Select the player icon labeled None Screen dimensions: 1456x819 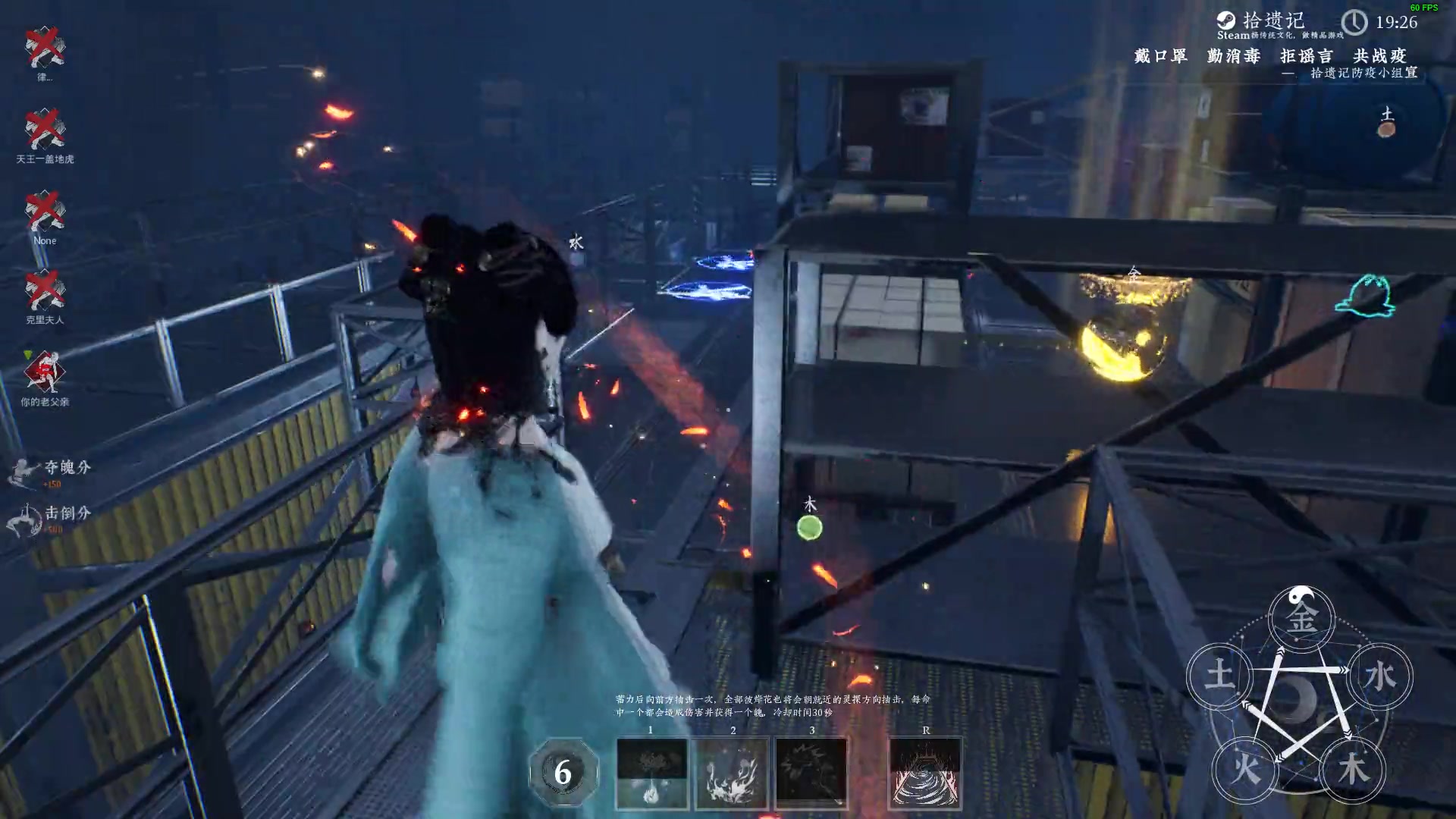click(45, 211)
